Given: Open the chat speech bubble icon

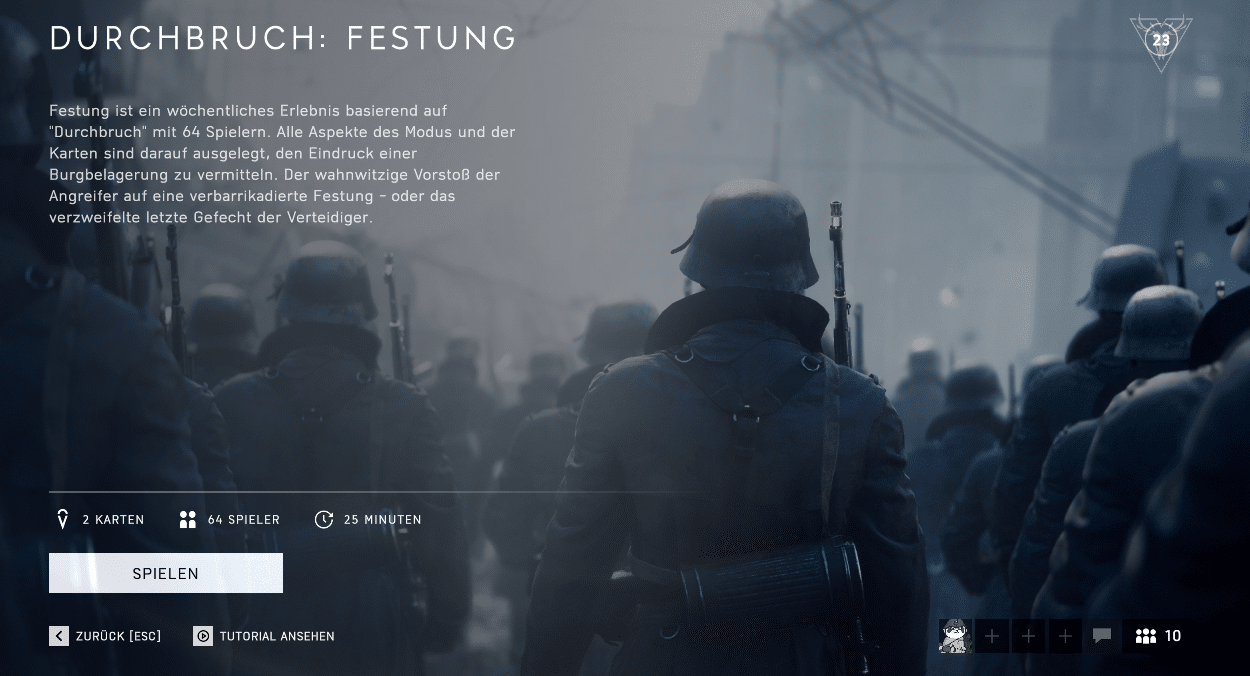Looking at the screenshot, I should (x=1102, y=636).
